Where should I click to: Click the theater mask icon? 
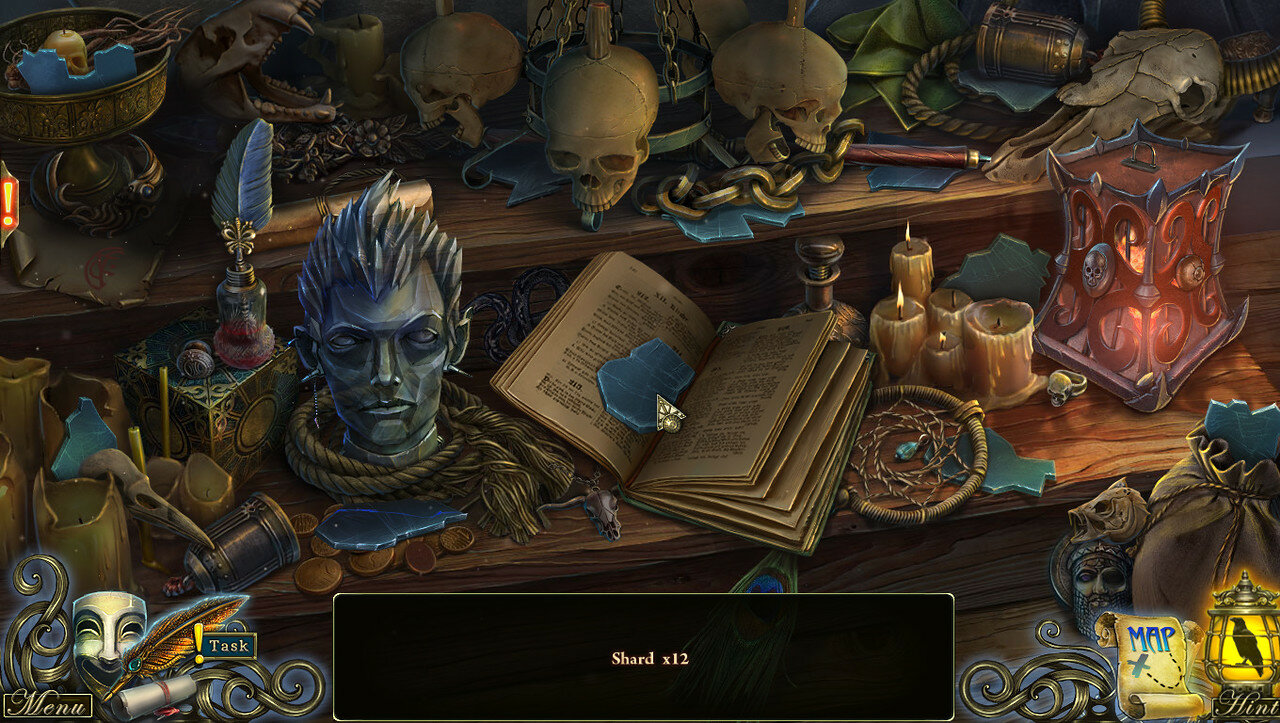click(108, 626)
